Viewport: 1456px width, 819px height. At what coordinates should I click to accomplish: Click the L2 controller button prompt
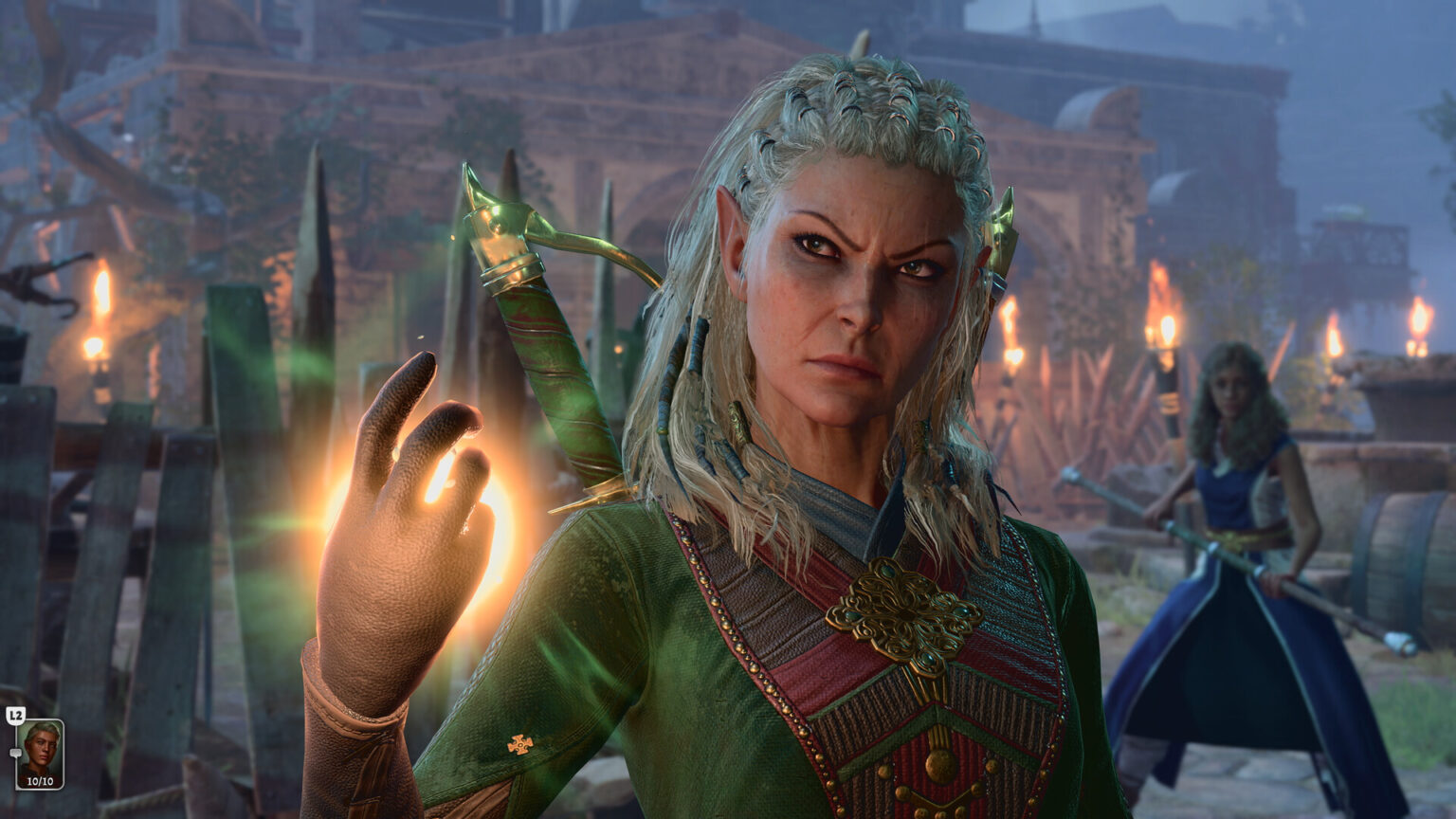click(16, 714)
